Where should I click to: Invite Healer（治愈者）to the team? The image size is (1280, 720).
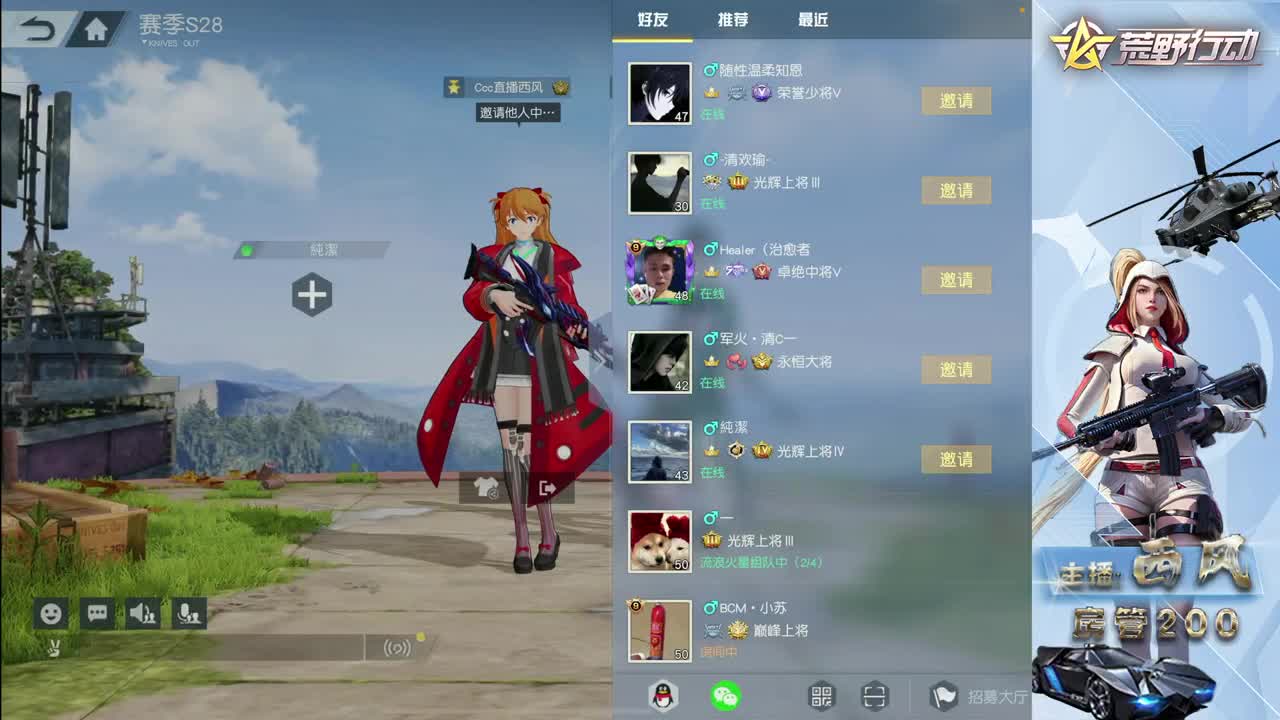click(957, 280)
